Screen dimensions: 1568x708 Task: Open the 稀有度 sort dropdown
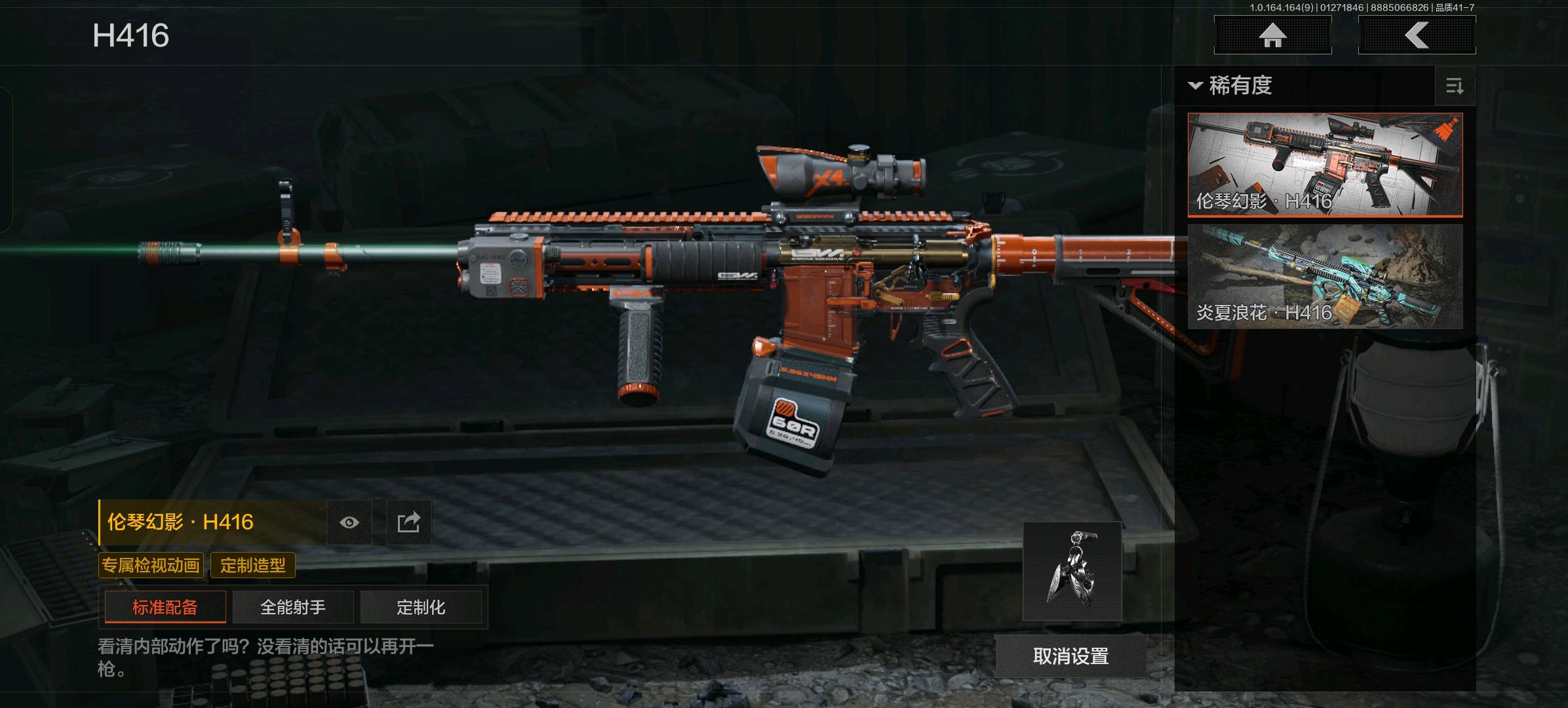coord(1231,86)
